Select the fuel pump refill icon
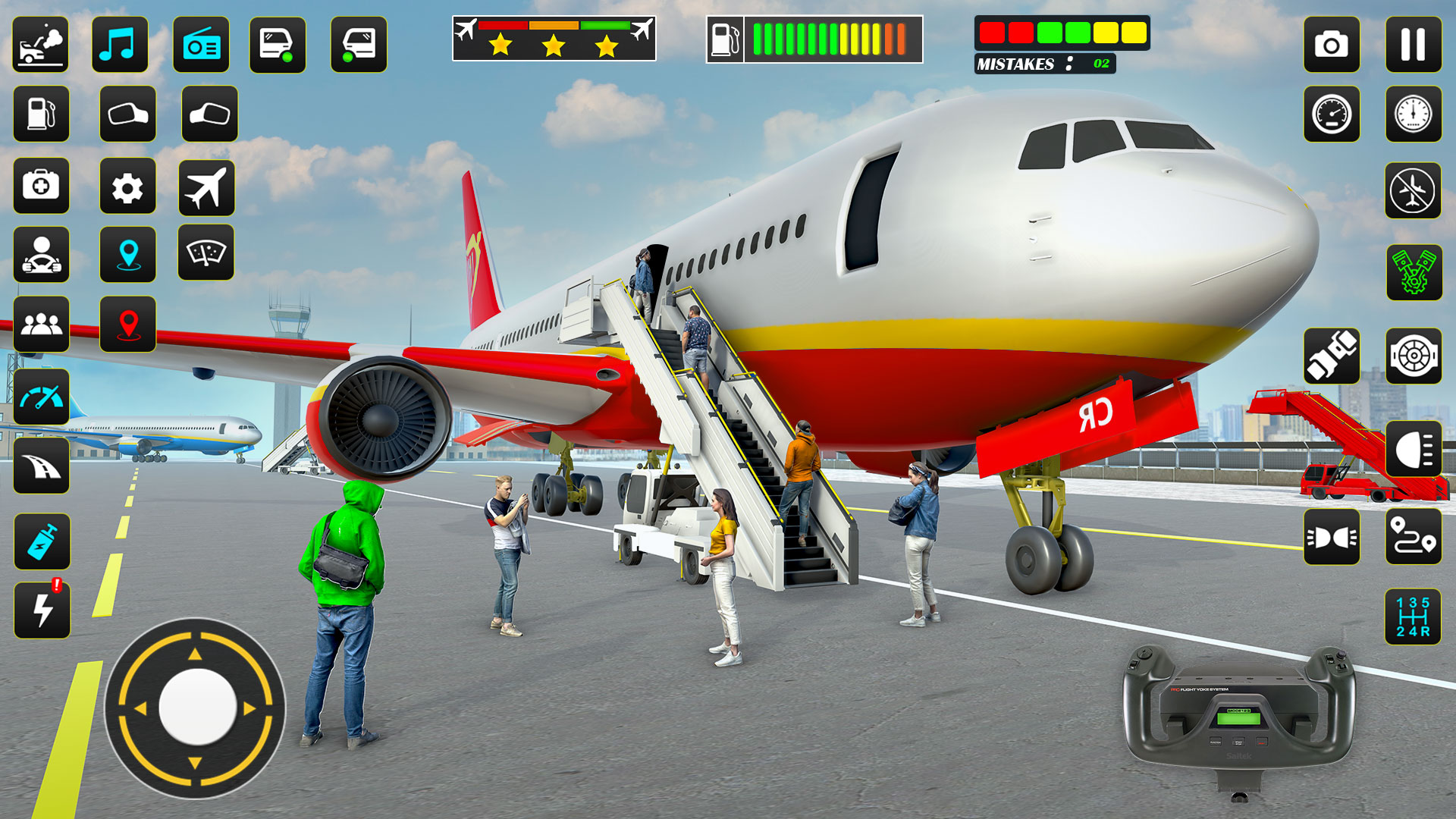Screen dimensions: 1456x819 pos(41,115)
